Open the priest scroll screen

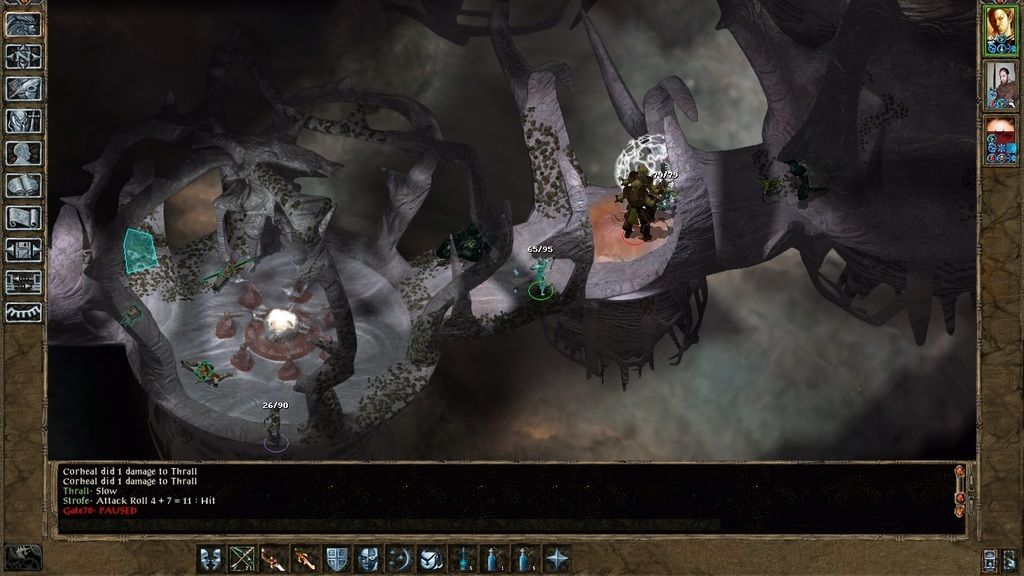(24, 218)
